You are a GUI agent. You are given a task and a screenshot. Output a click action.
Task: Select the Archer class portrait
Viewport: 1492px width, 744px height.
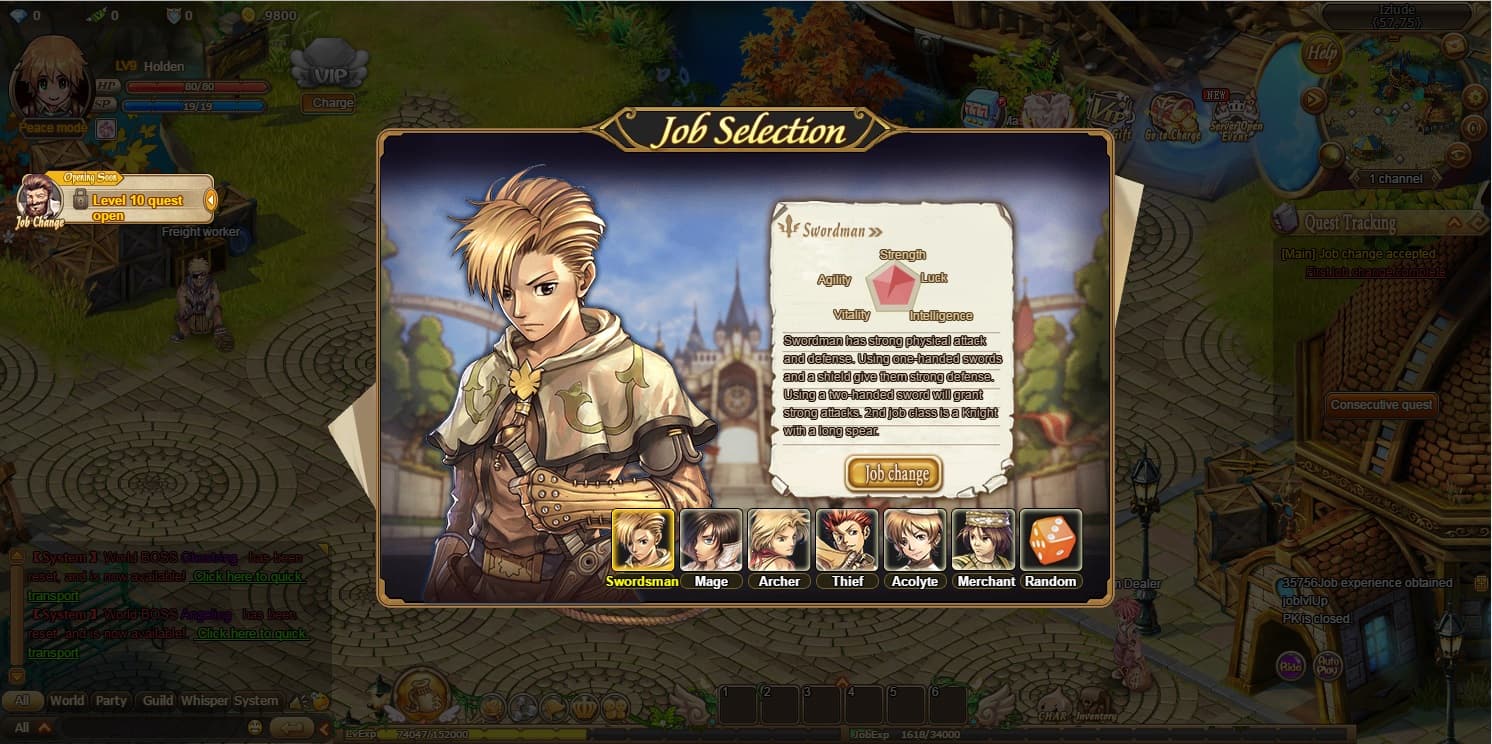(x=779, y=540)
